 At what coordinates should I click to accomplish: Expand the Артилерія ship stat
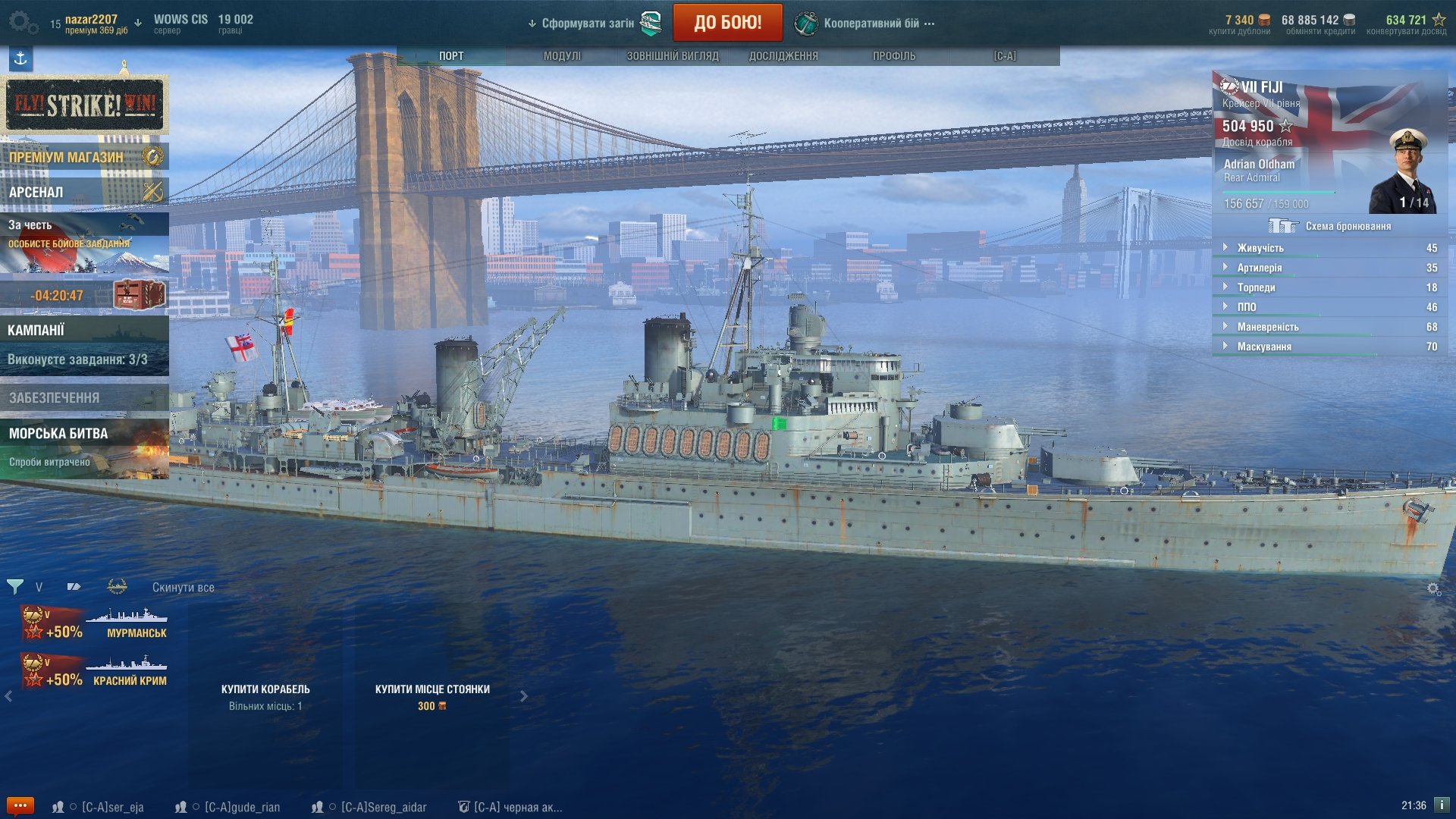point(1260,268)
